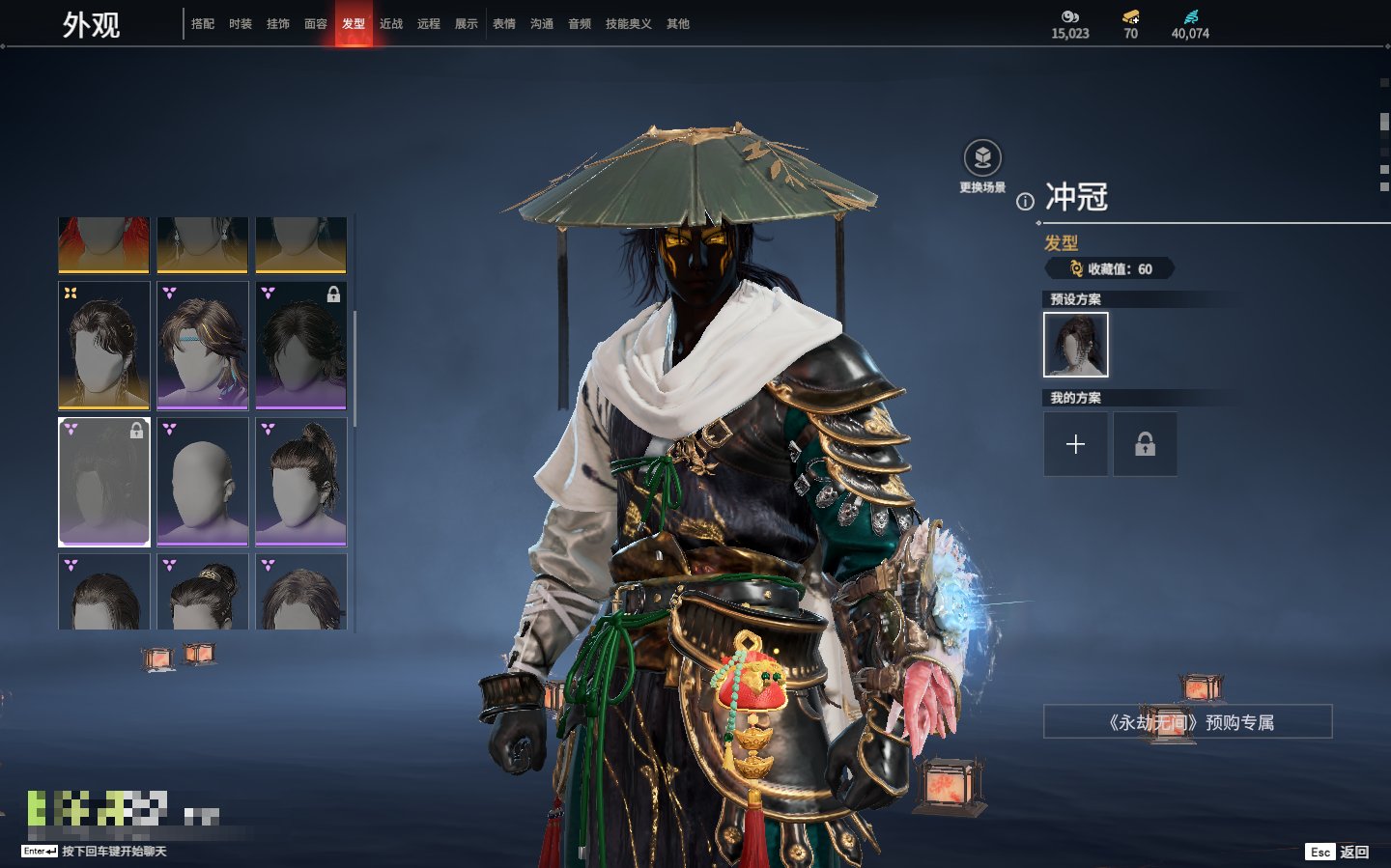
Task: Choose the bald head hairstyle
Action: tap(203, 481)
